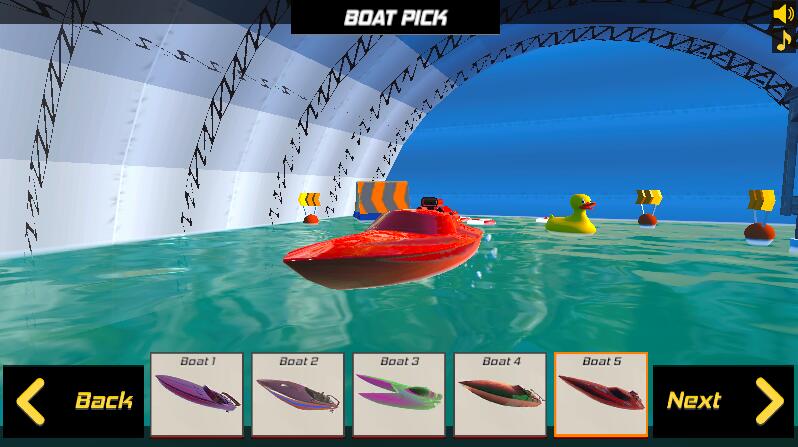Pick the green and pink Boat 3
The height and width of the screenshot is (447, 798).
pos(399,394)
